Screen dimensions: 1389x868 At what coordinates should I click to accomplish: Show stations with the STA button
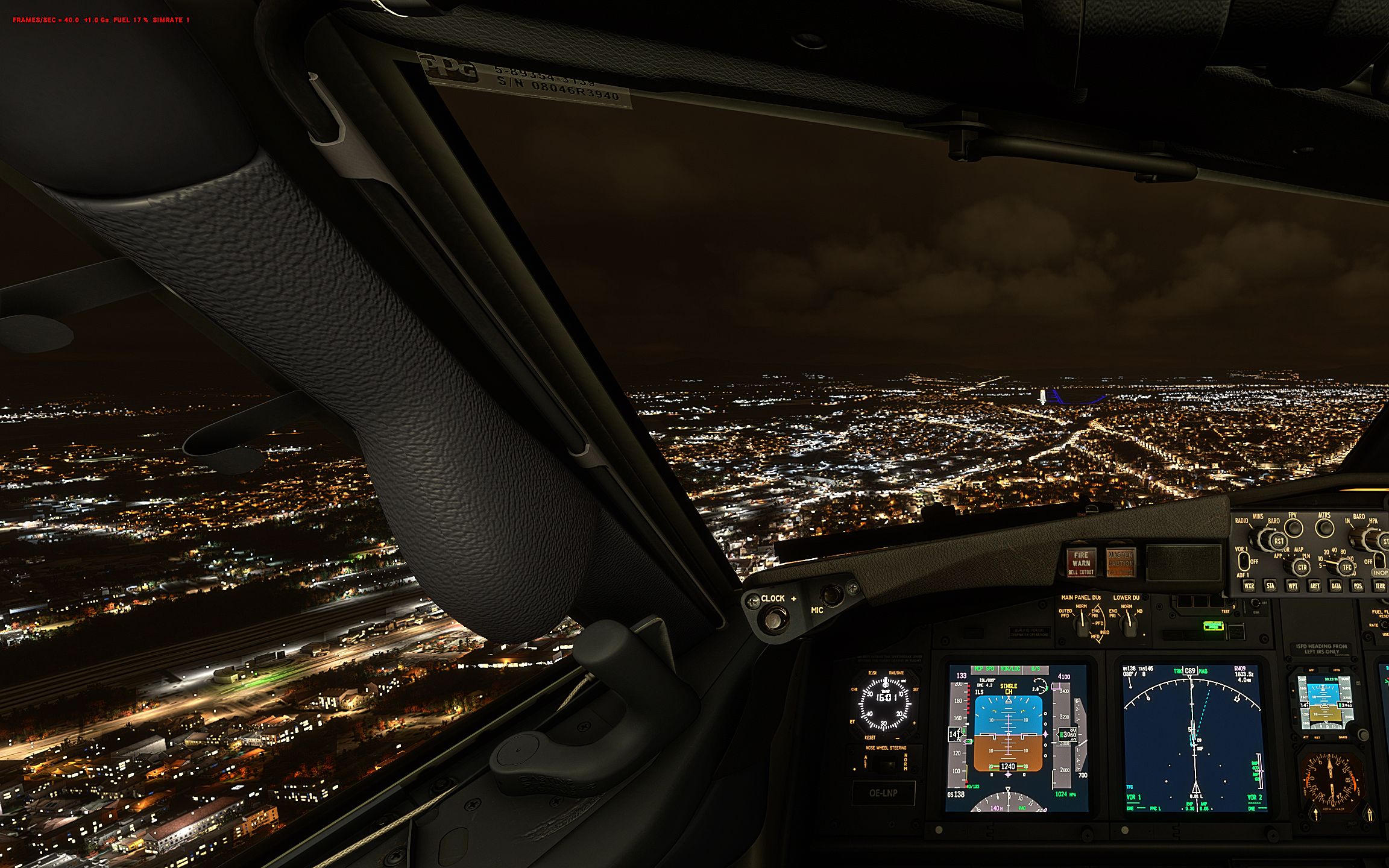click(x=1270, y=585)
